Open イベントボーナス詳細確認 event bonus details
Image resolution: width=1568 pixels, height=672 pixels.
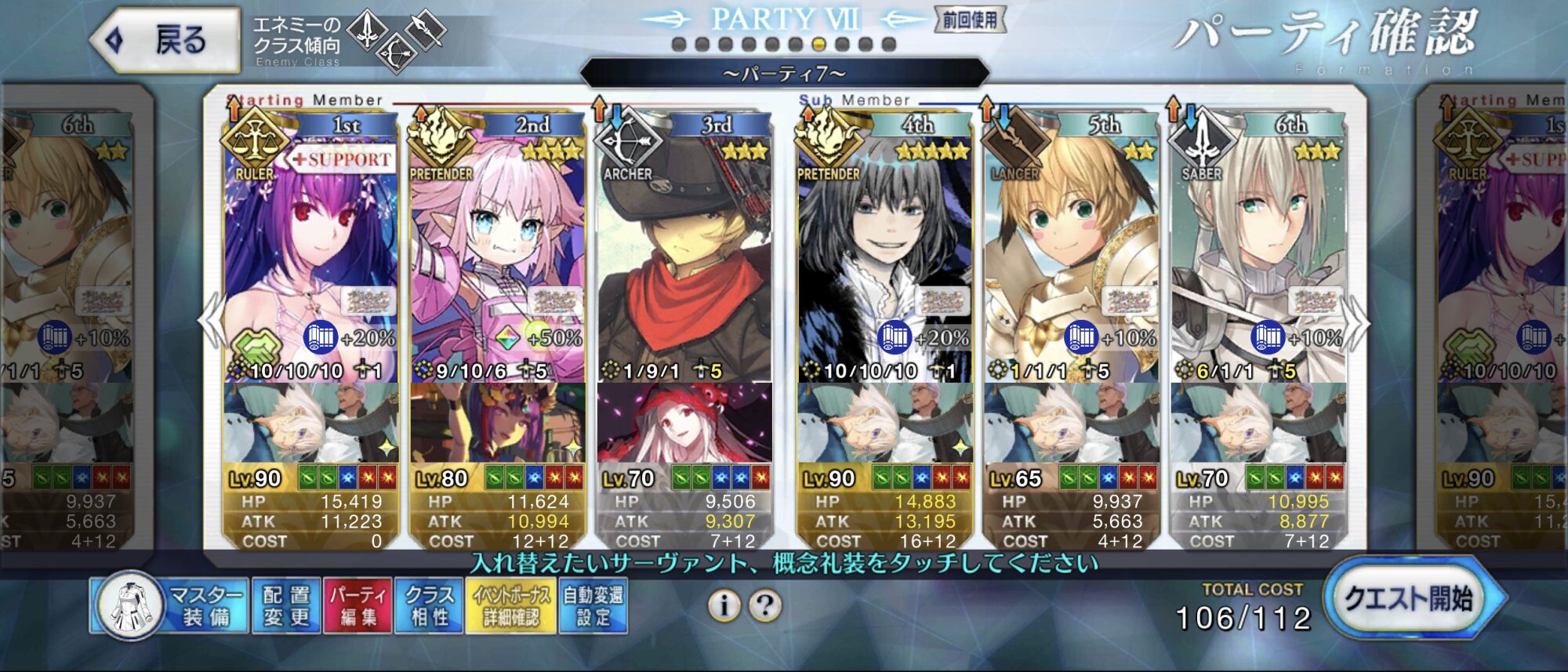(511, 605)
